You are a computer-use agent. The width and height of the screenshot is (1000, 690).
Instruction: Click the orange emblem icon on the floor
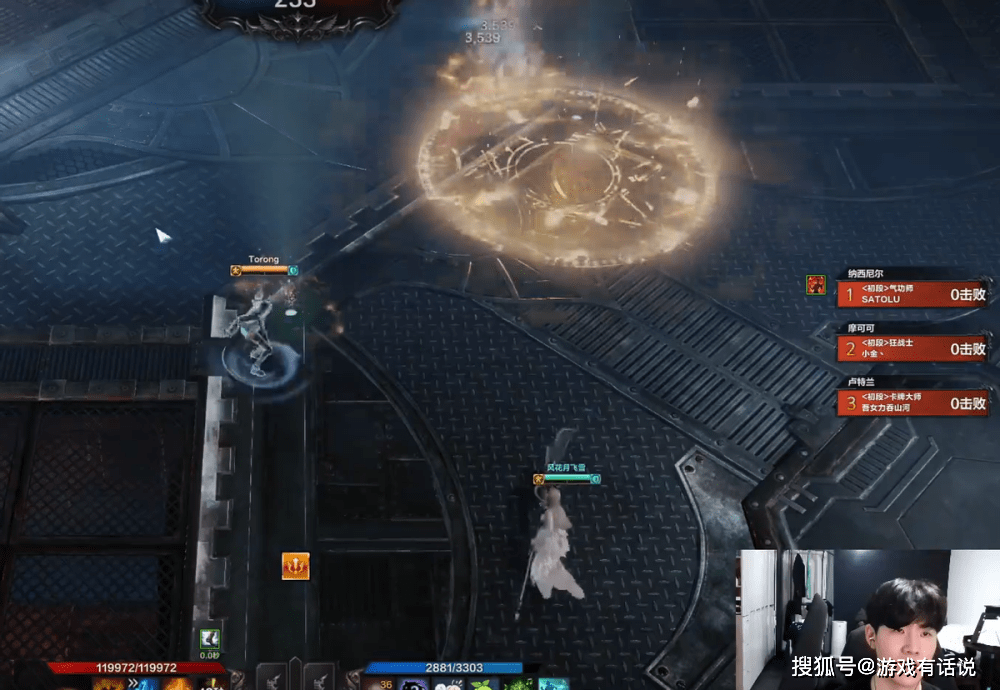pyautogui.click(x=295, y=566)
